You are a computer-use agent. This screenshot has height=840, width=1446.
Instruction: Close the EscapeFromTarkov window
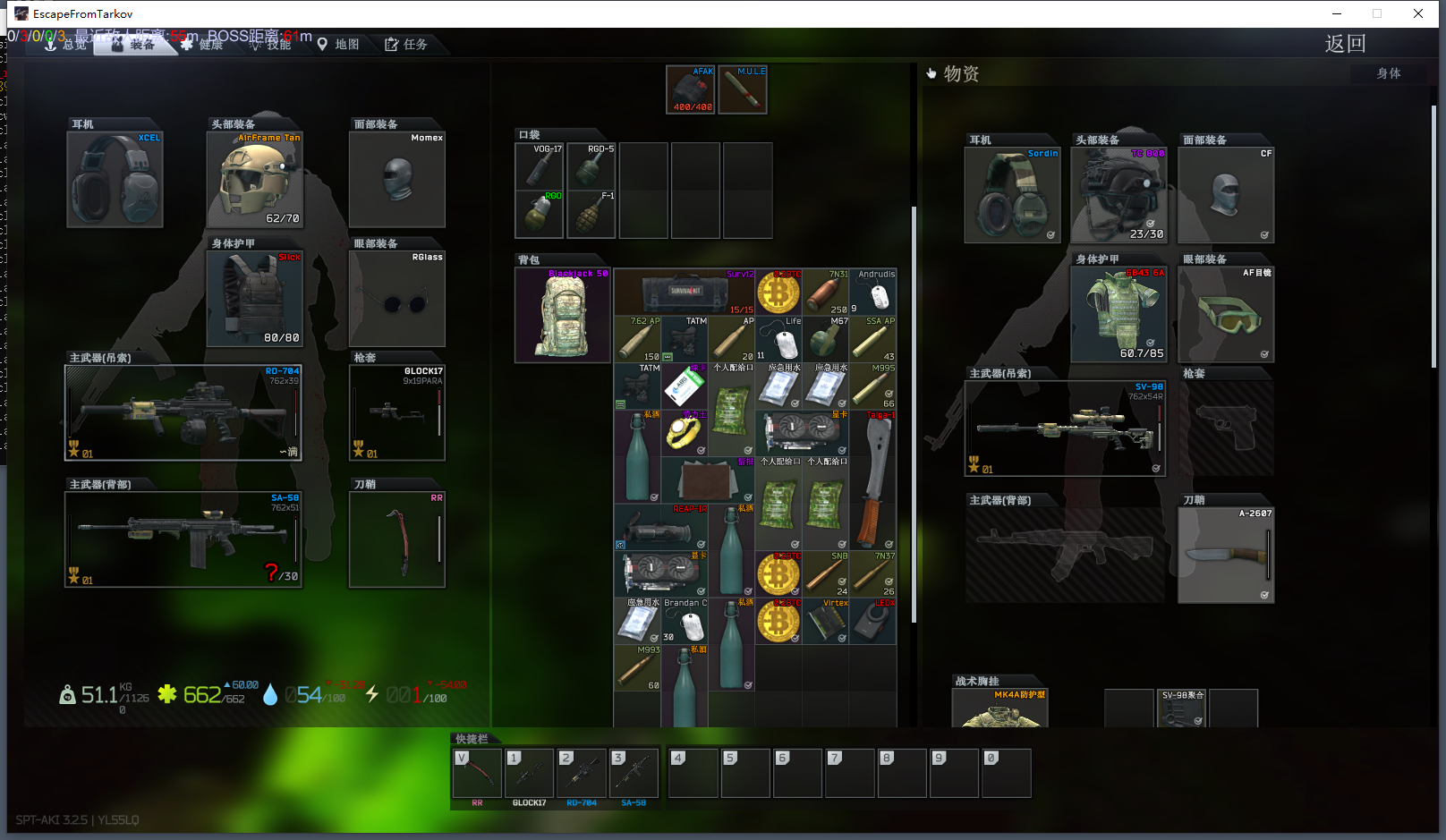[x=1418, y=13]
